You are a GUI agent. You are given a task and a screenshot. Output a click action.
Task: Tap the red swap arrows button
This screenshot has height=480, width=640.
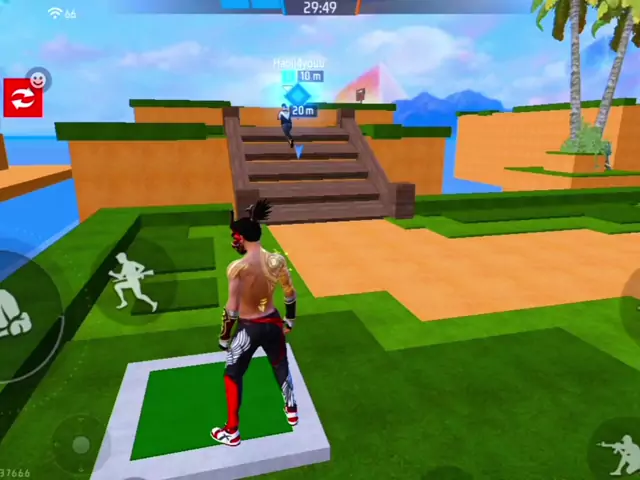[22, 98]
